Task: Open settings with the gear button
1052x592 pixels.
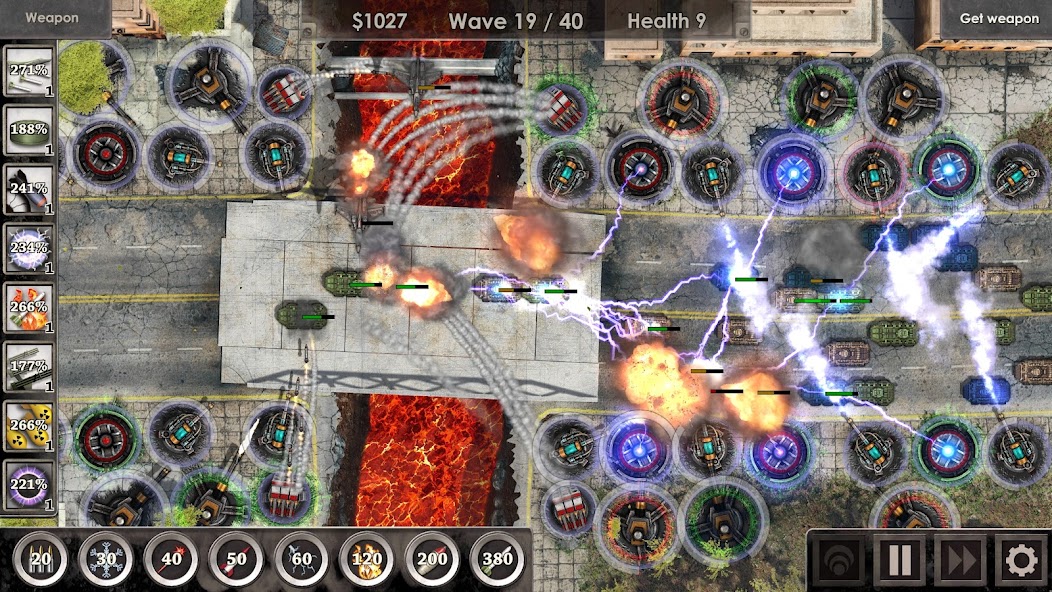Action: tap(1020, 561)
